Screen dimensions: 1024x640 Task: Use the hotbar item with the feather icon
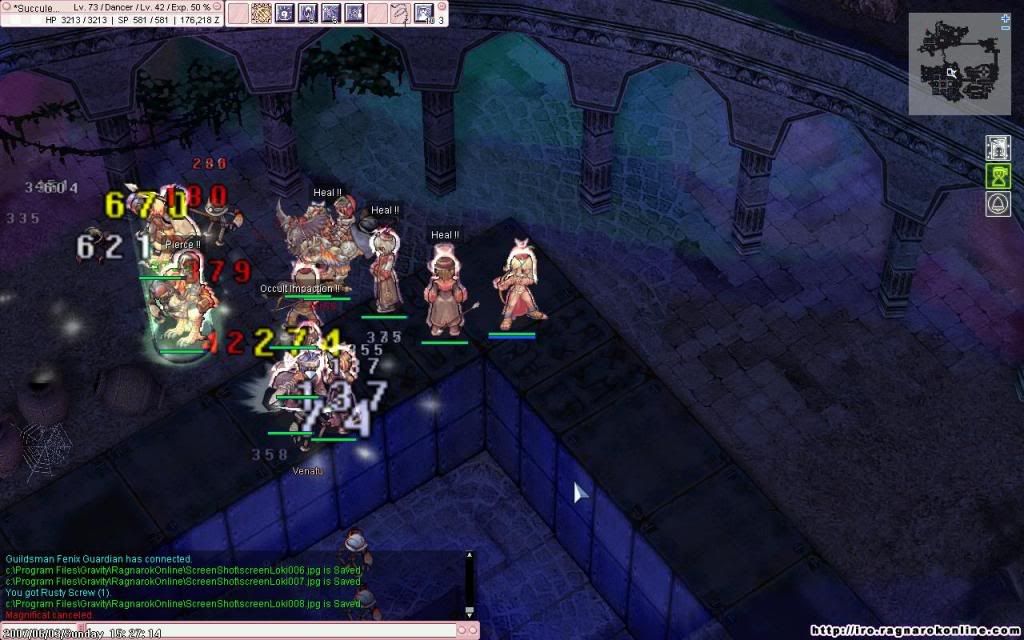[x=399, y=13]
